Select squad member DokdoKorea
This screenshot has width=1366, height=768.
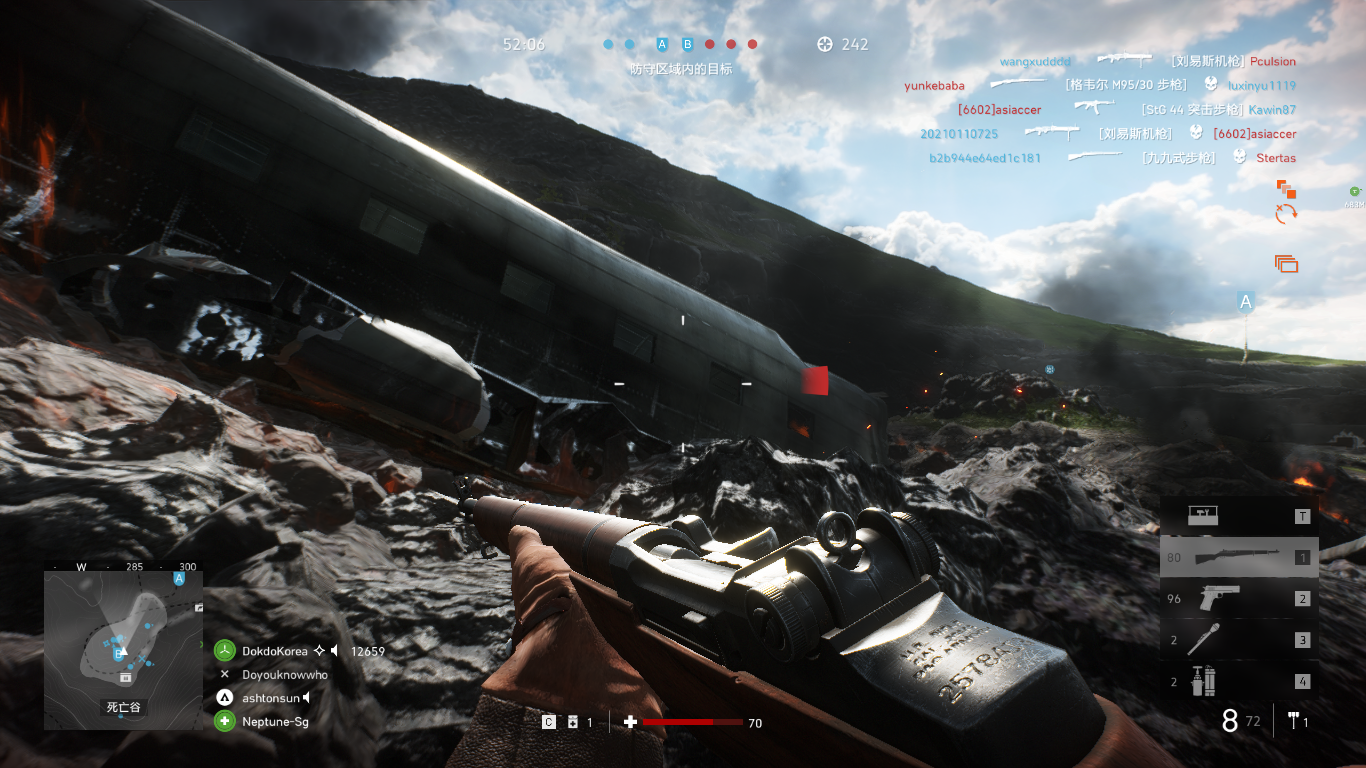coord(275,651)
